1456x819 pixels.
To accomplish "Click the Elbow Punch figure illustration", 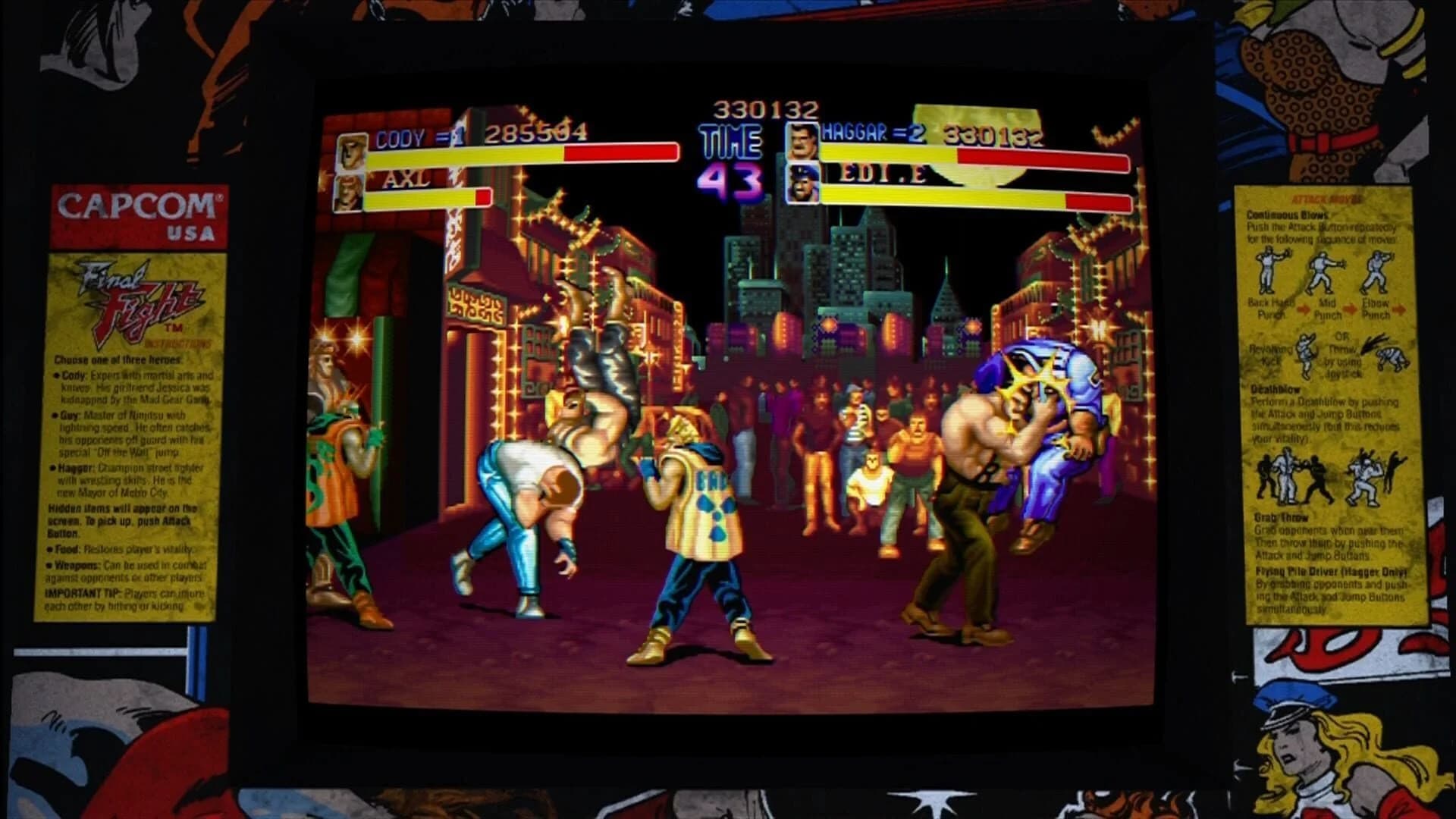I will [1376, 271].
